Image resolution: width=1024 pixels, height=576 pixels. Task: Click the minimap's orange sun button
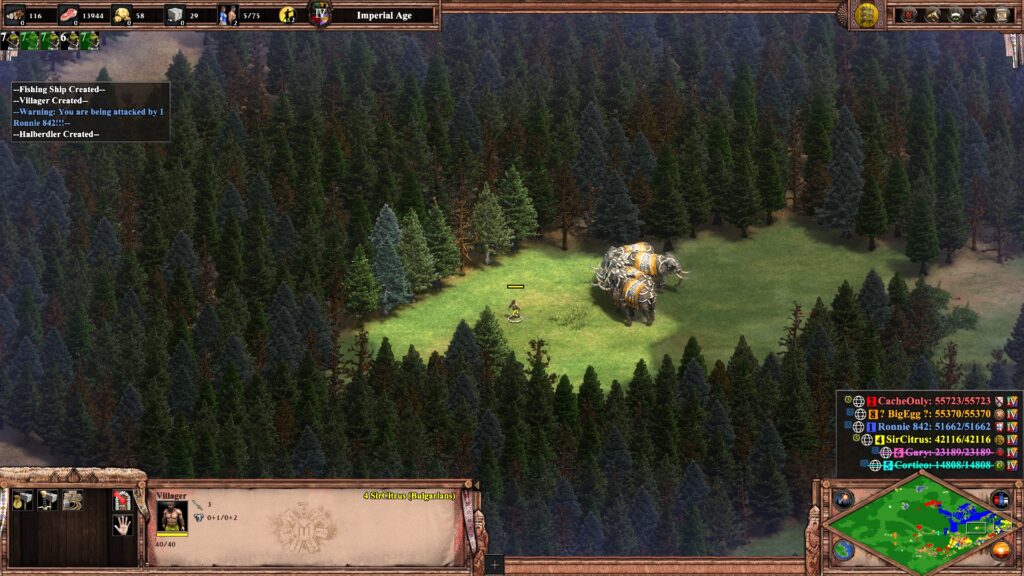coord(1000,550)
